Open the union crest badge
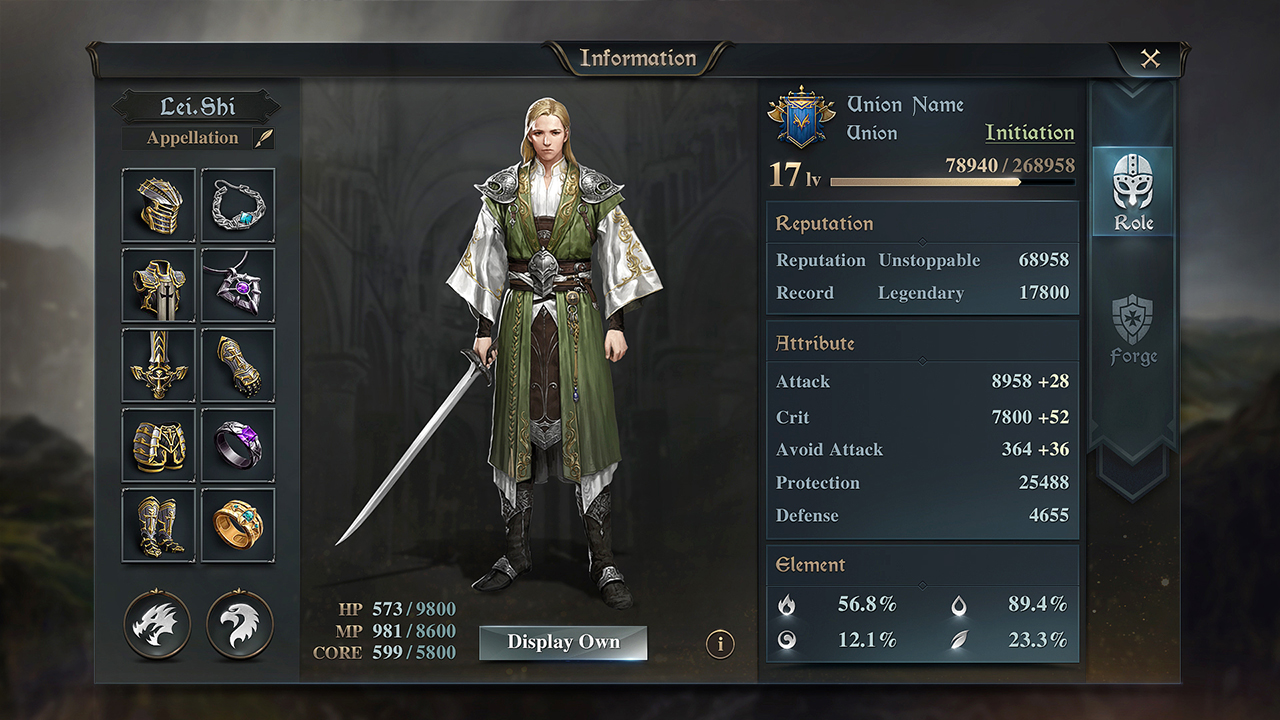 click(801, 119)
